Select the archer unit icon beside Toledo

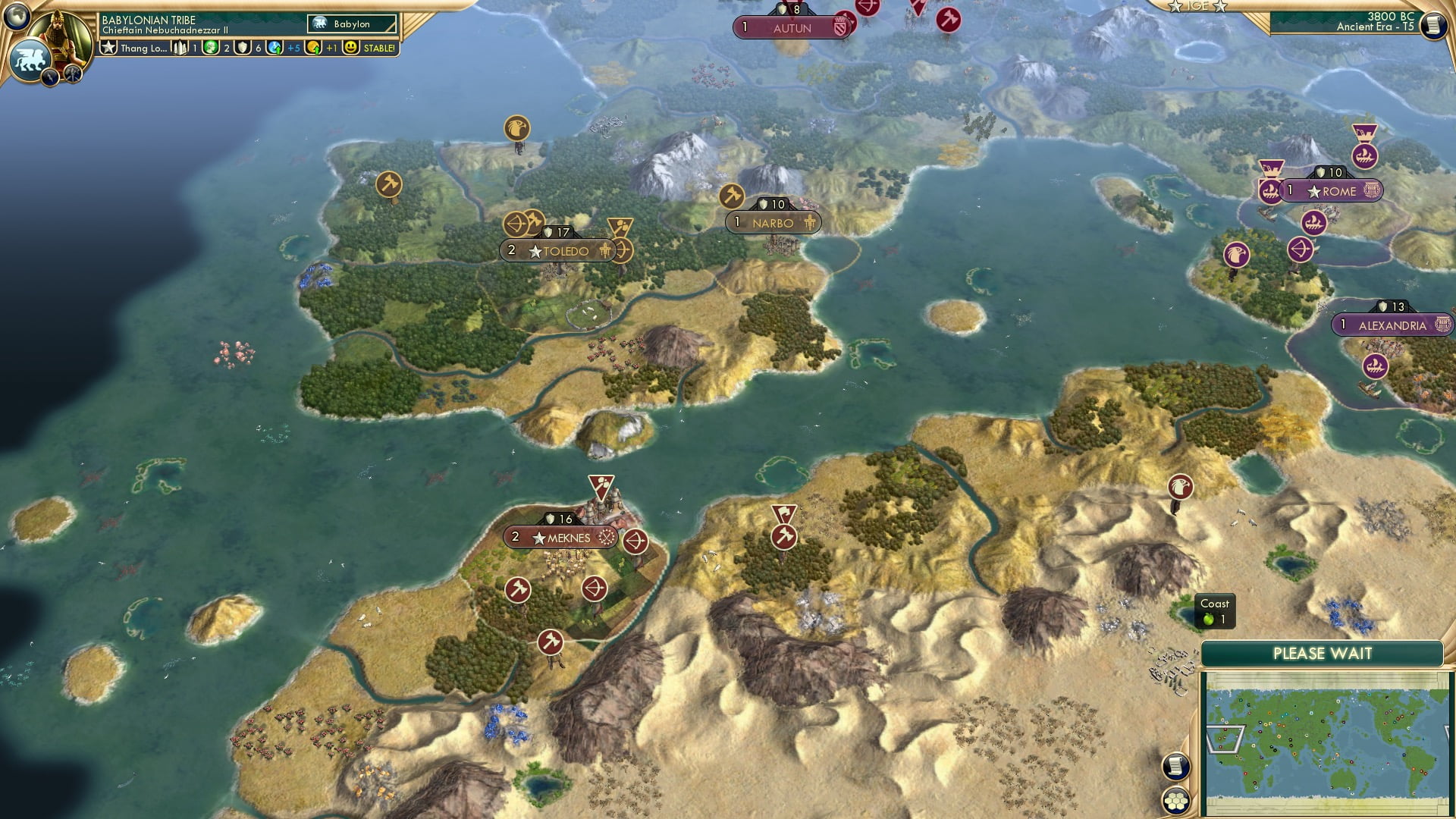[623, 251]
